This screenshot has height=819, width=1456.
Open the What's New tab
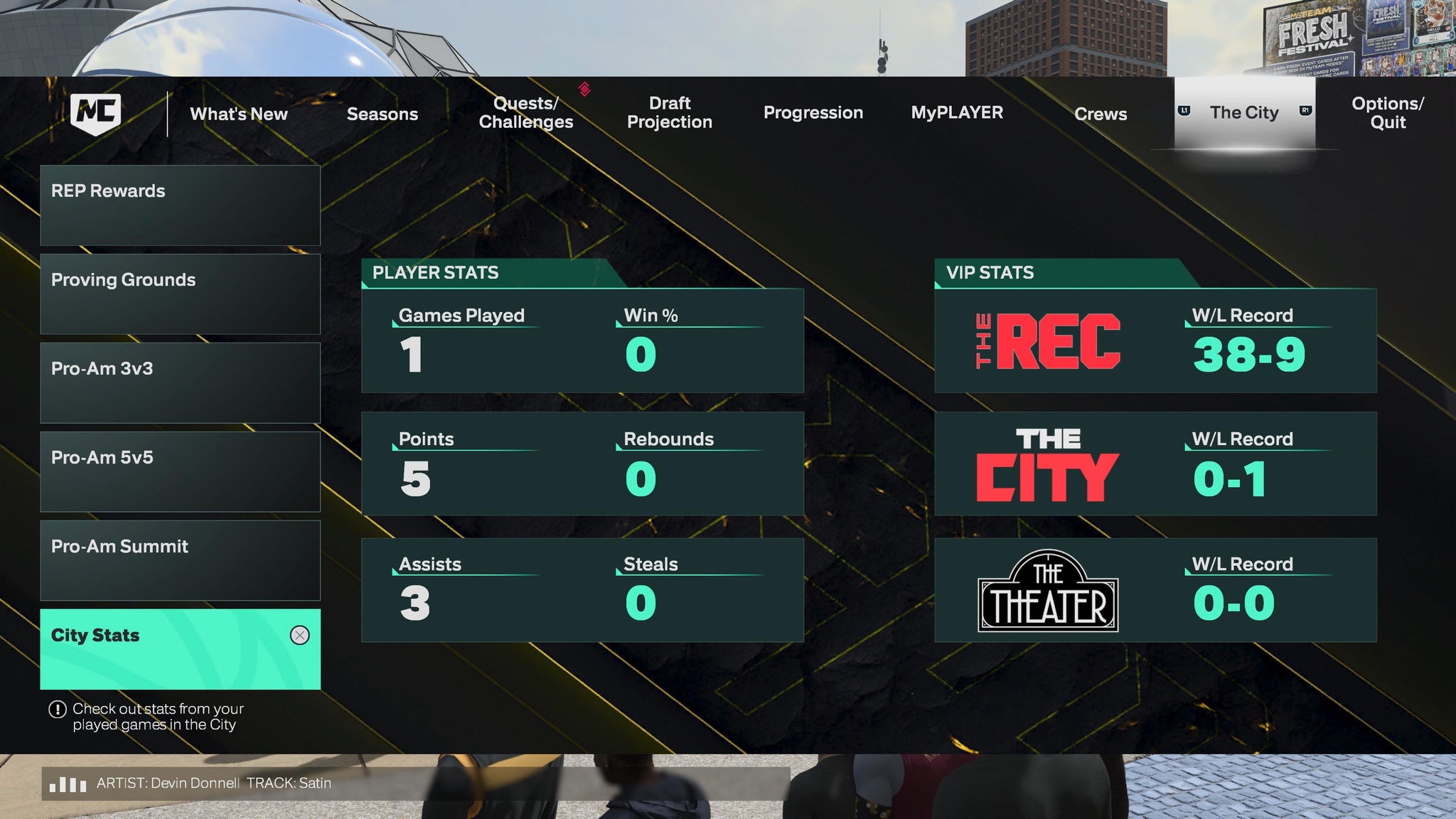[239, 114]
